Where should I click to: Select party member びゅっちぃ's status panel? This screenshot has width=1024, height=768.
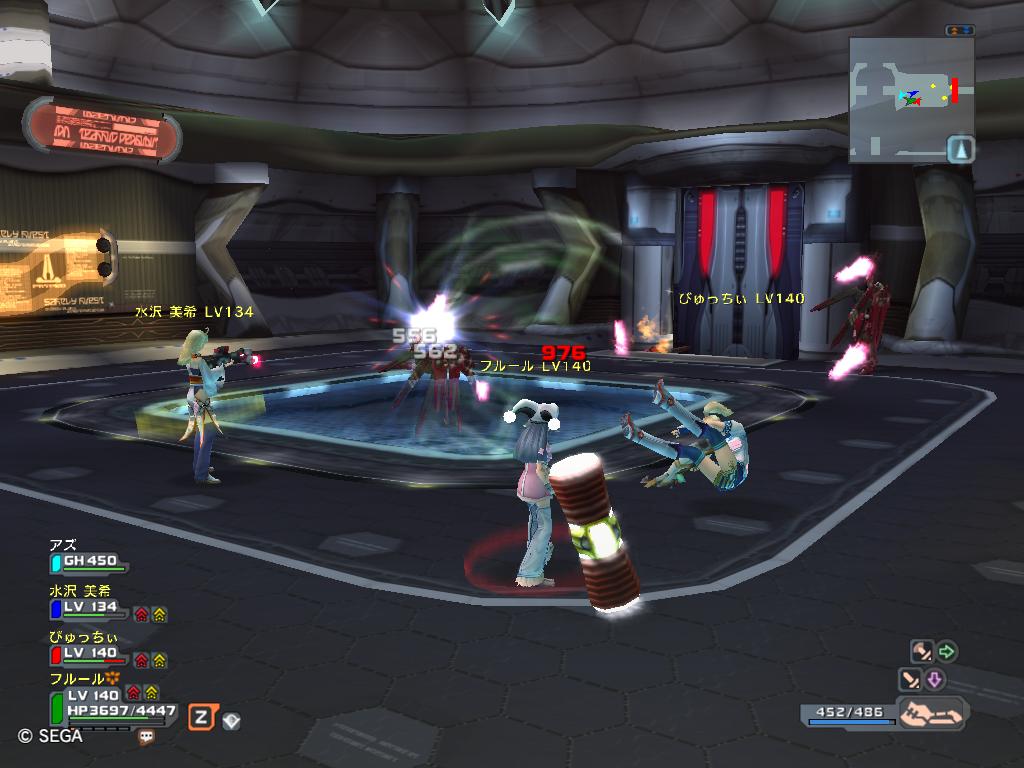point(88,654)
